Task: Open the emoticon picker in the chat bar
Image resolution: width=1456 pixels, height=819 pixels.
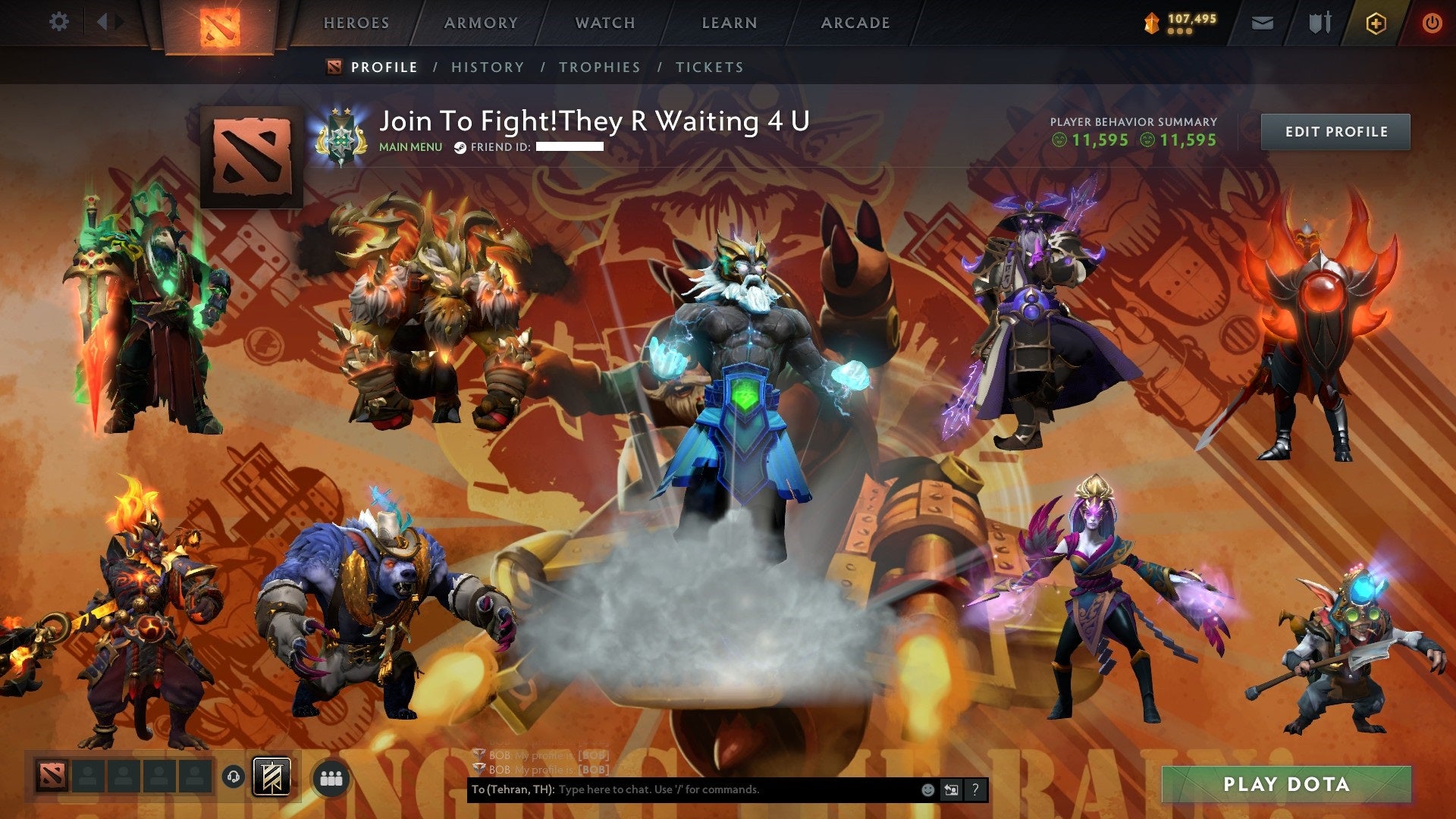Action: [x=927, y=789]
